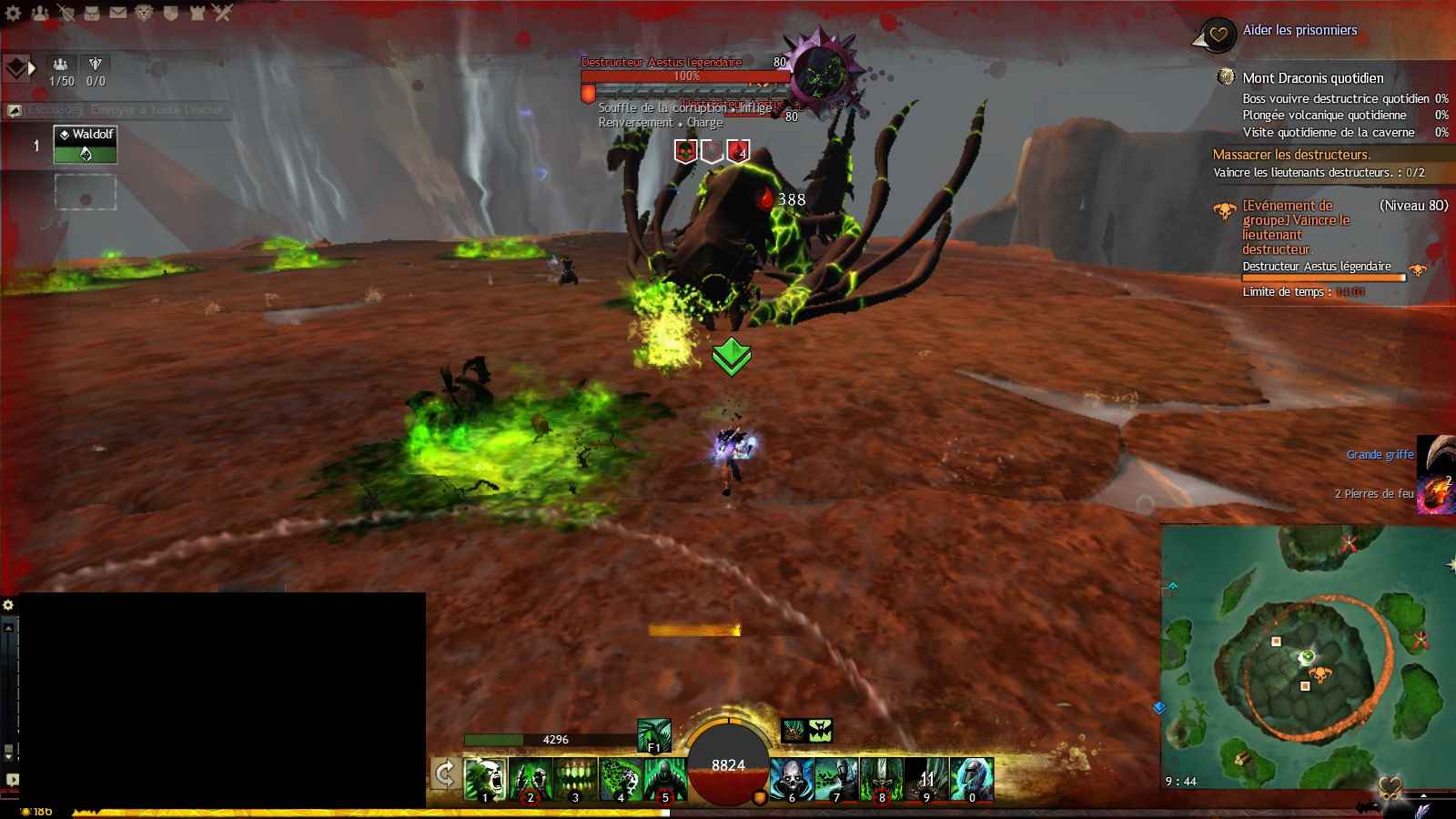
Task: Use the green teeth skill in slot 3
Action: point(575,779)
